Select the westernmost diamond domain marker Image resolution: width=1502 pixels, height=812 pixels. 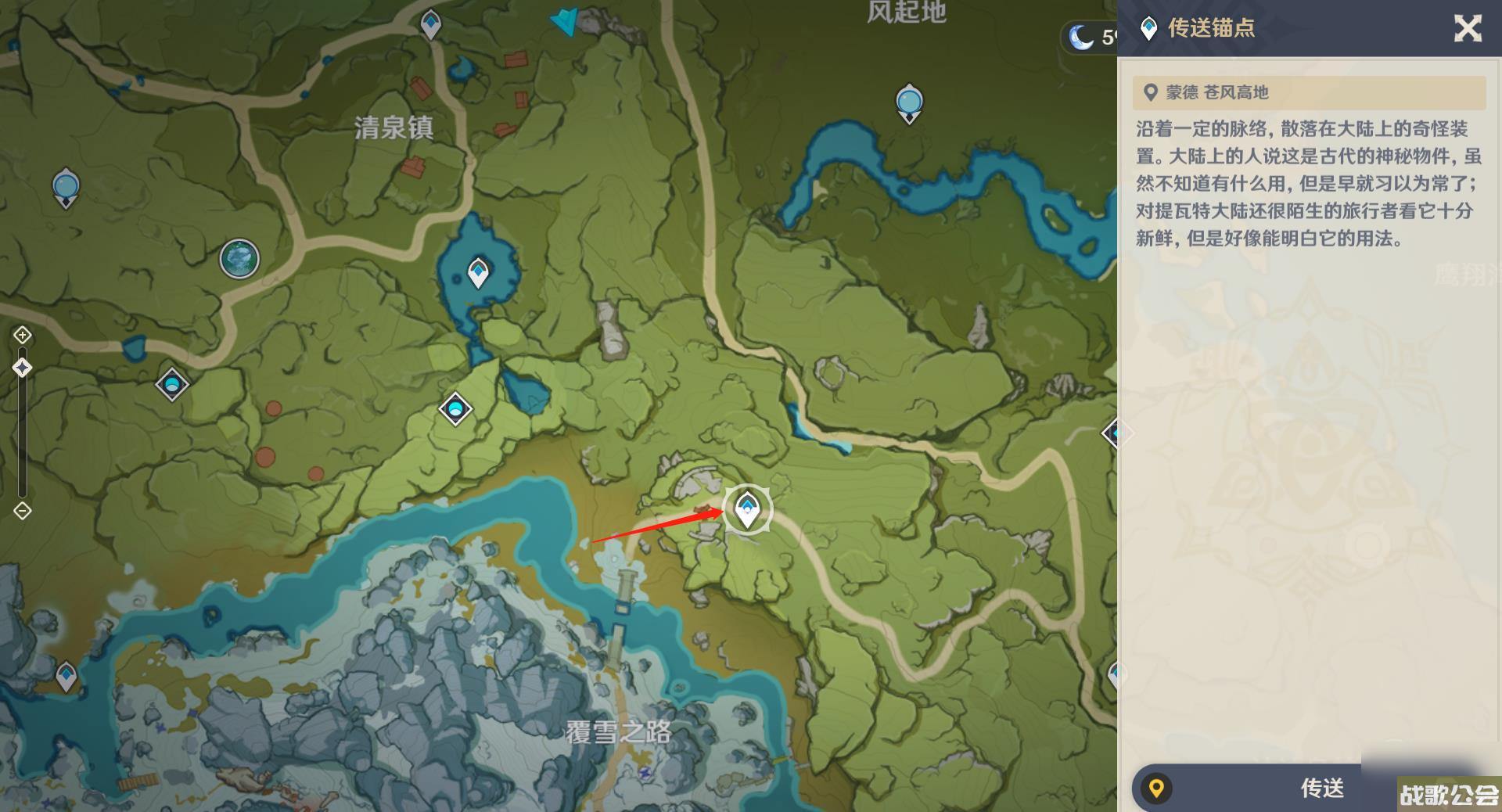[172, 384]
